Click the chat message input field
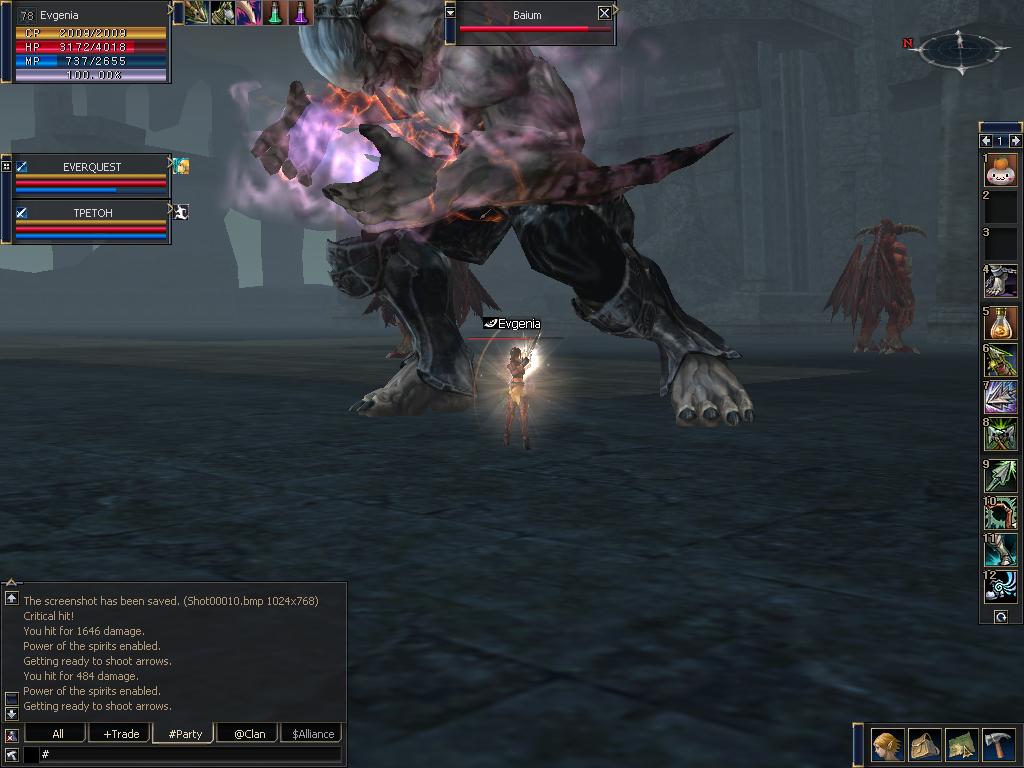The height and width of the screenshot is (768, 1024). click(x=190, y=754)
